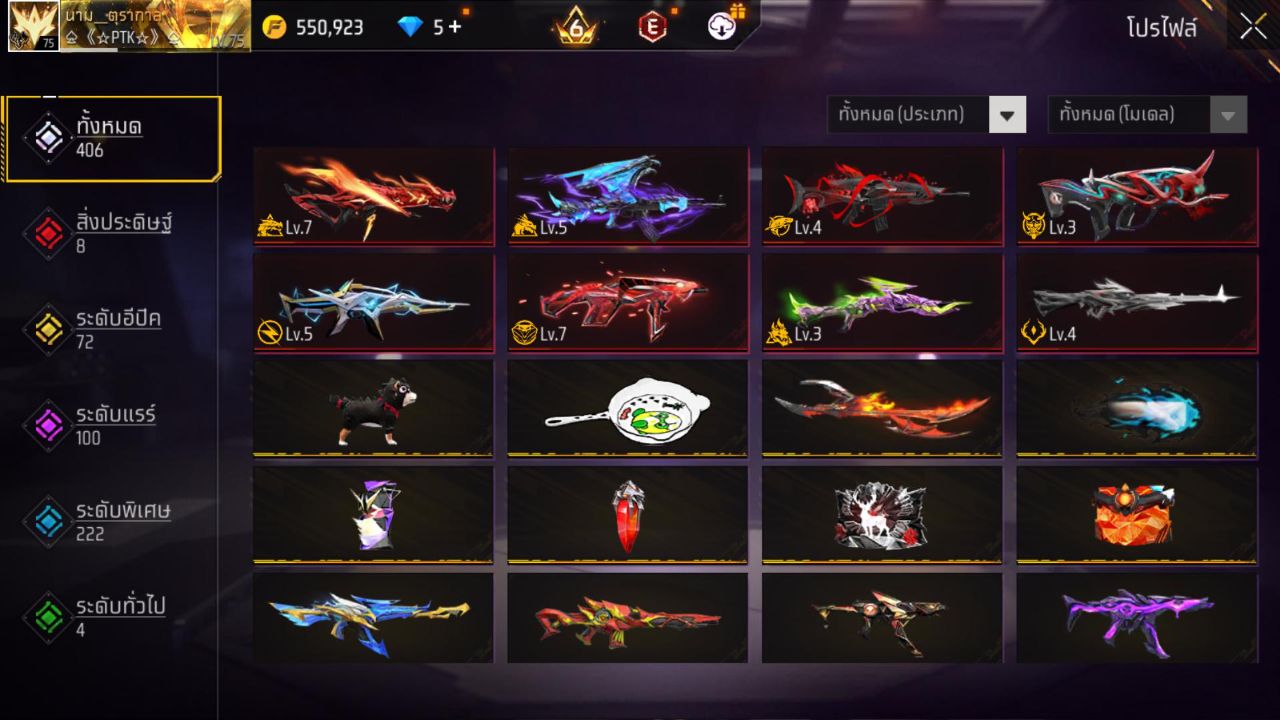Viewport: 1280px width, 720px height.
Task: Select the frying pan skin item
Action: [x=627, y=406]
